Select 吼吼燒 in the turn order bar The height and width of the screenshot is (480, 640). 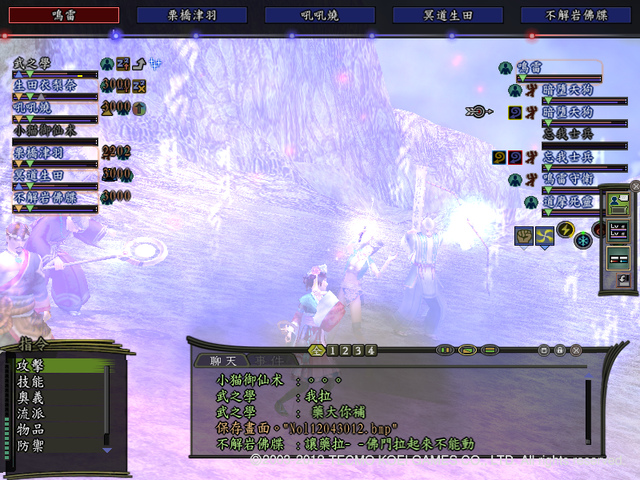pos(320,15)
